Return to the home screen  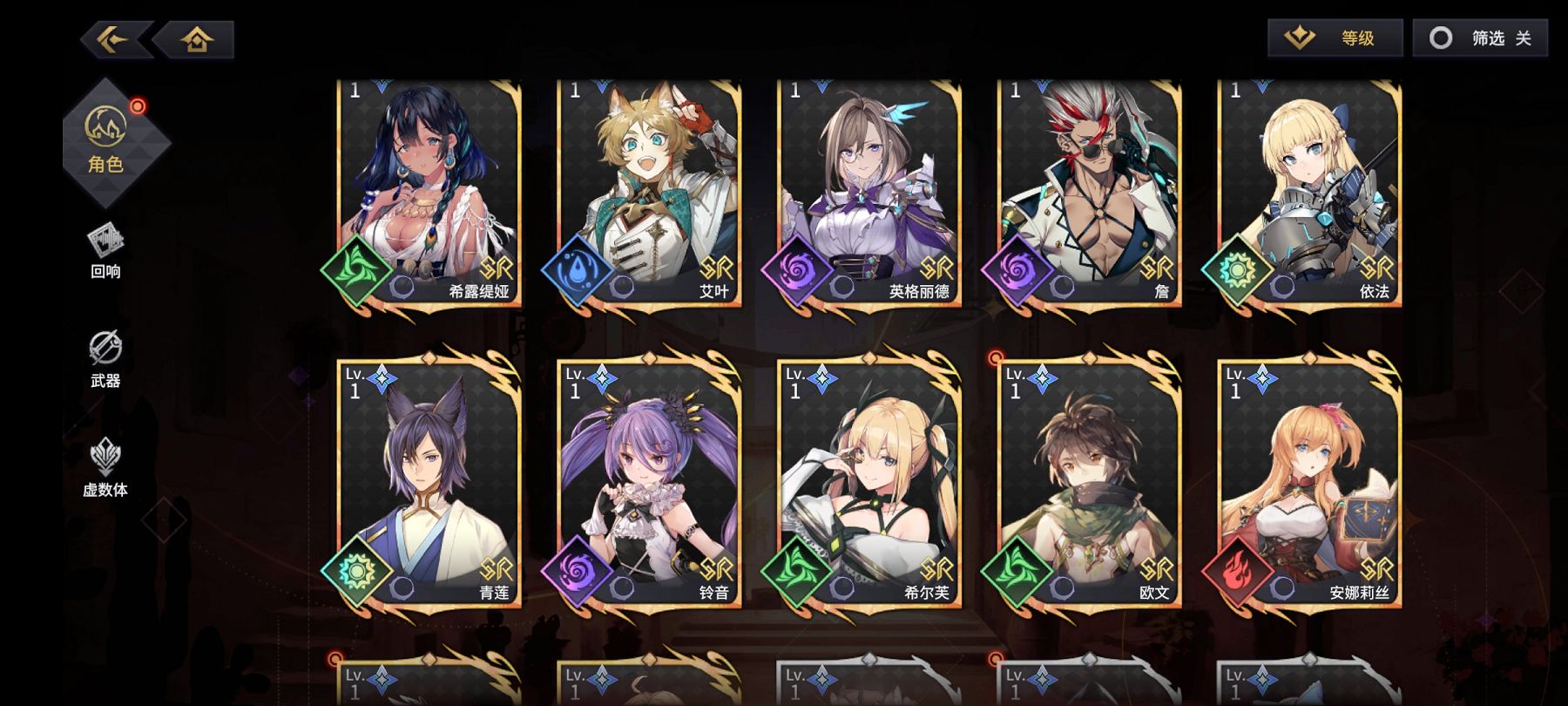(x=197, y=39)
